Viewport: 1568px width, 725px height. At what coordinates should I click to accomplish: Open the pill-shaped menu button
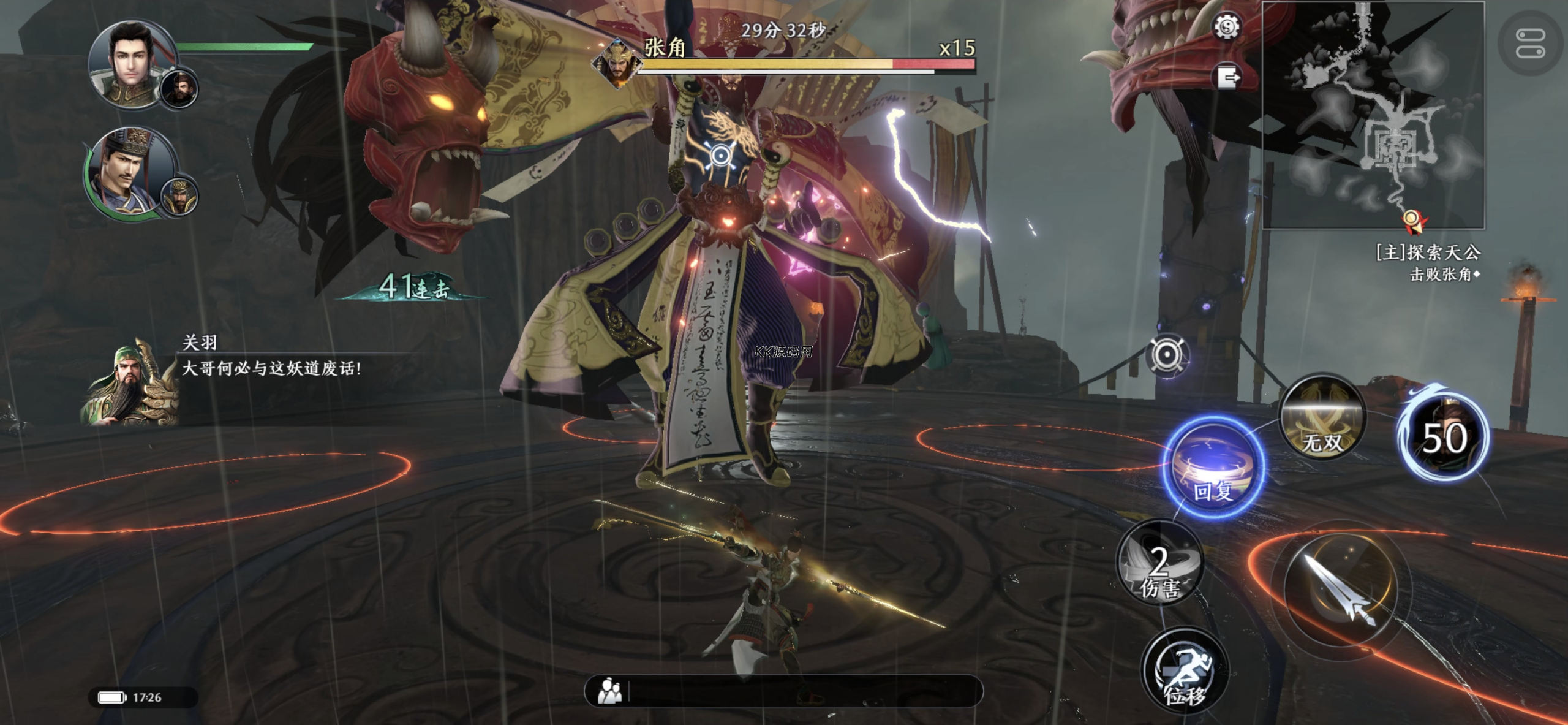click(1529, 44)
